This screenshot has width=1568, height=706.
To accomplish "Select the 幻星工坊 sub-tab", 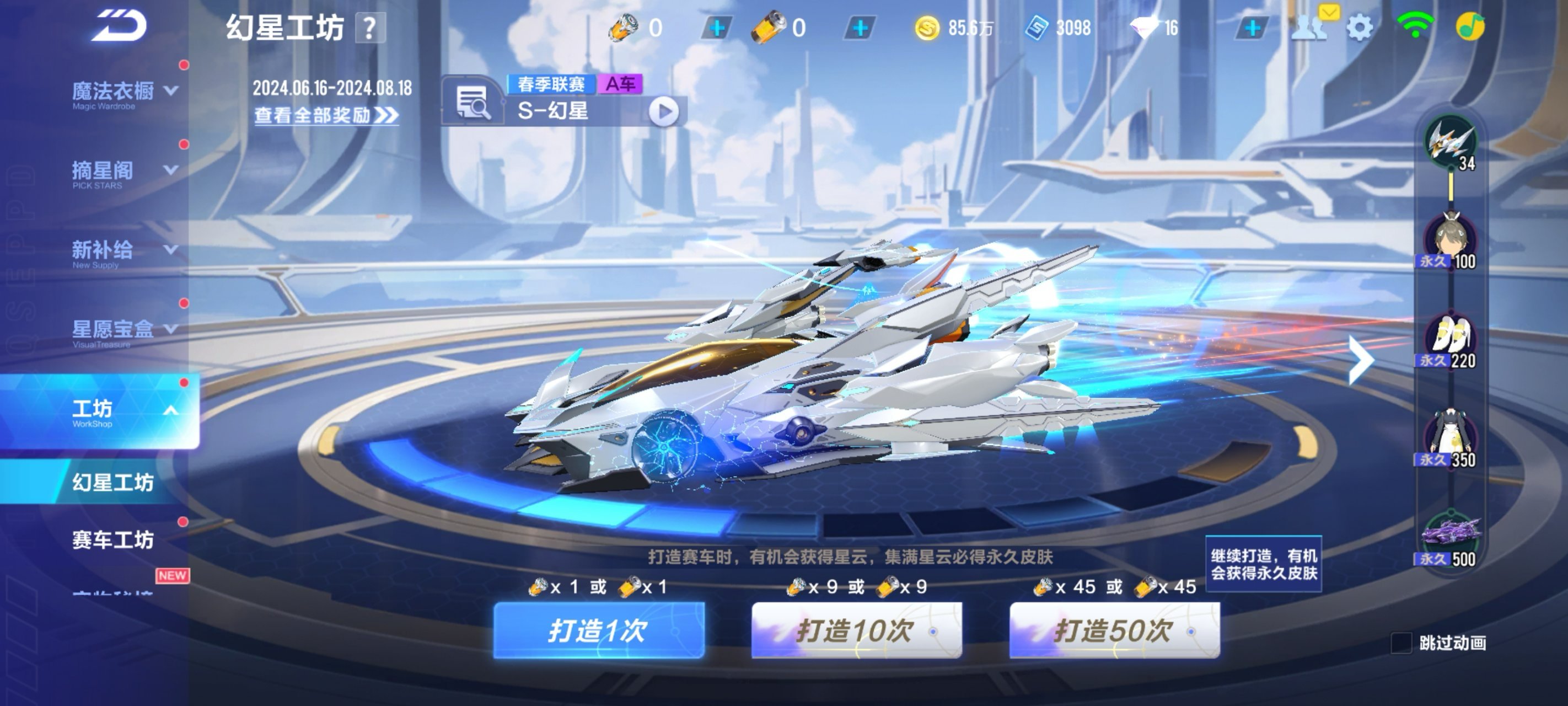I will pos(113,483).
